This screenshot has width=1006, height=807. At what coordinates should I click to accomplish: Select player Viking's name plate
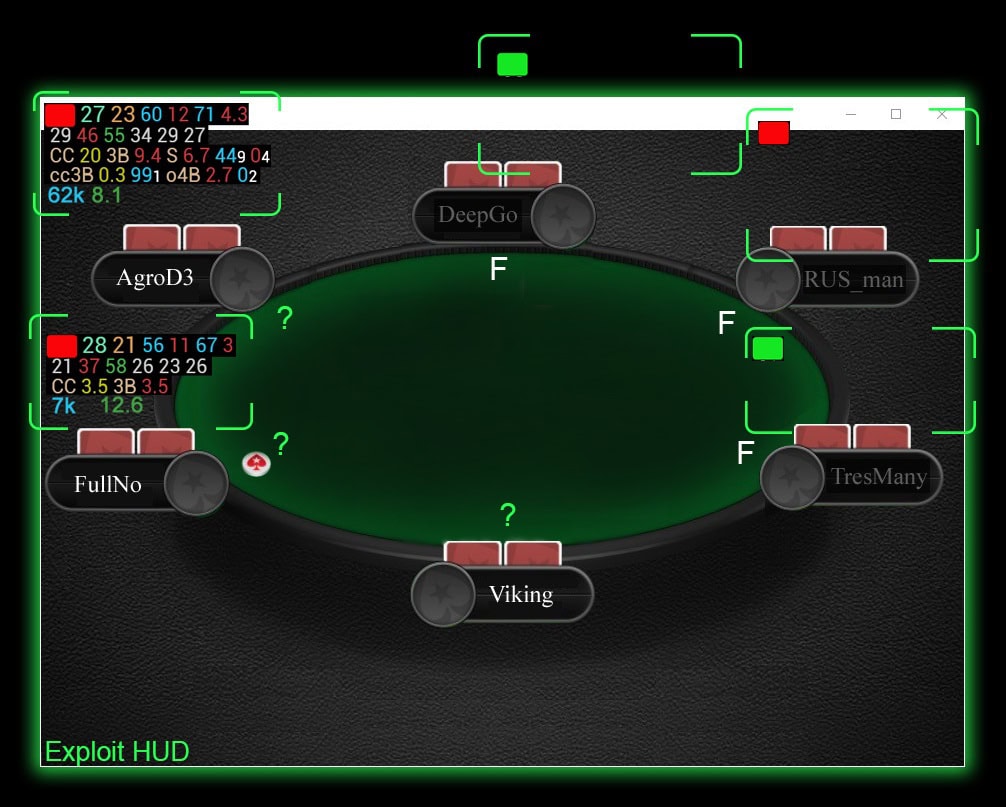pos(520,594)
